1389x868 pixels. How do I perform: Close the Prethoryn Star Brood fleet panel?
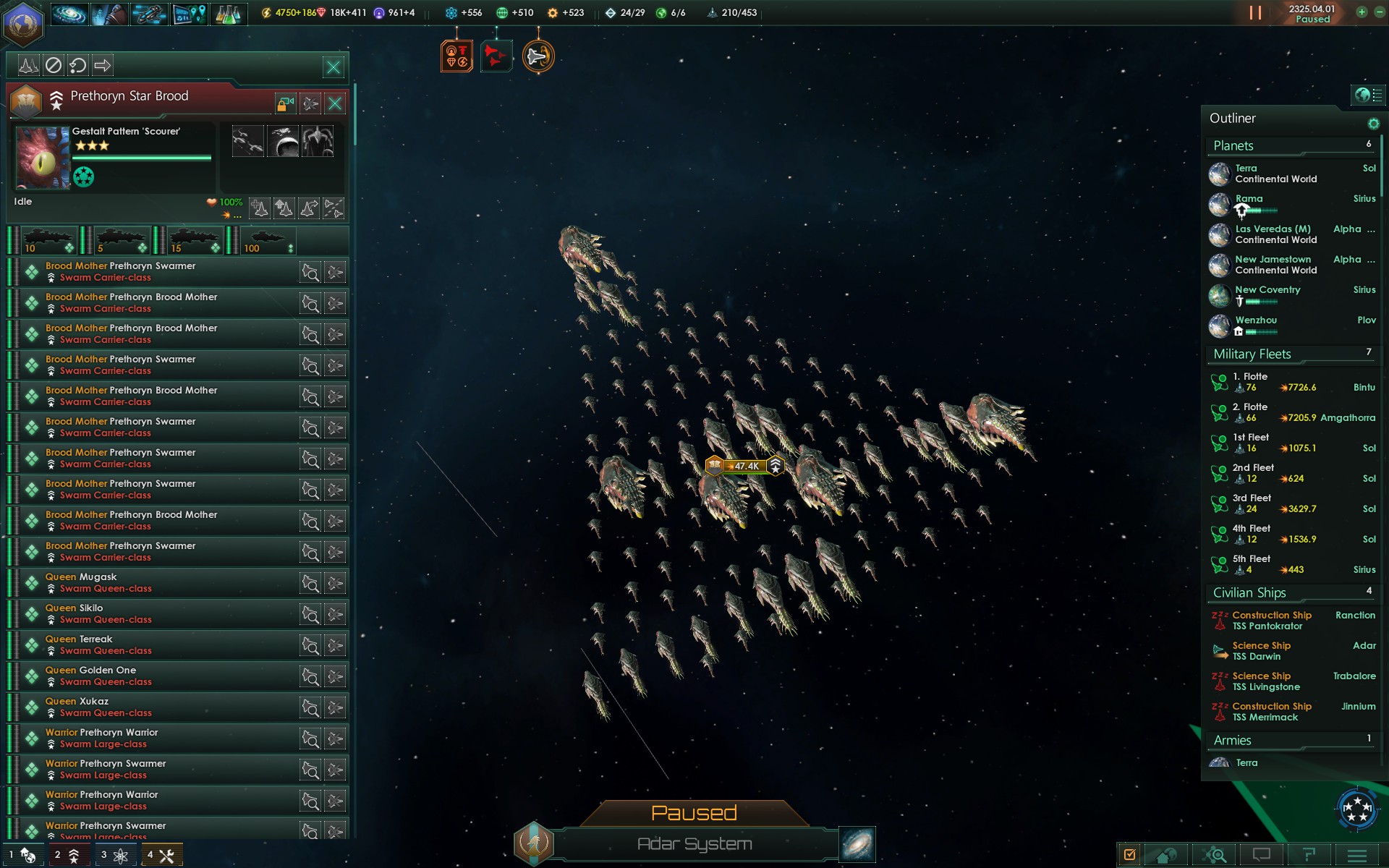coord(335,103)
